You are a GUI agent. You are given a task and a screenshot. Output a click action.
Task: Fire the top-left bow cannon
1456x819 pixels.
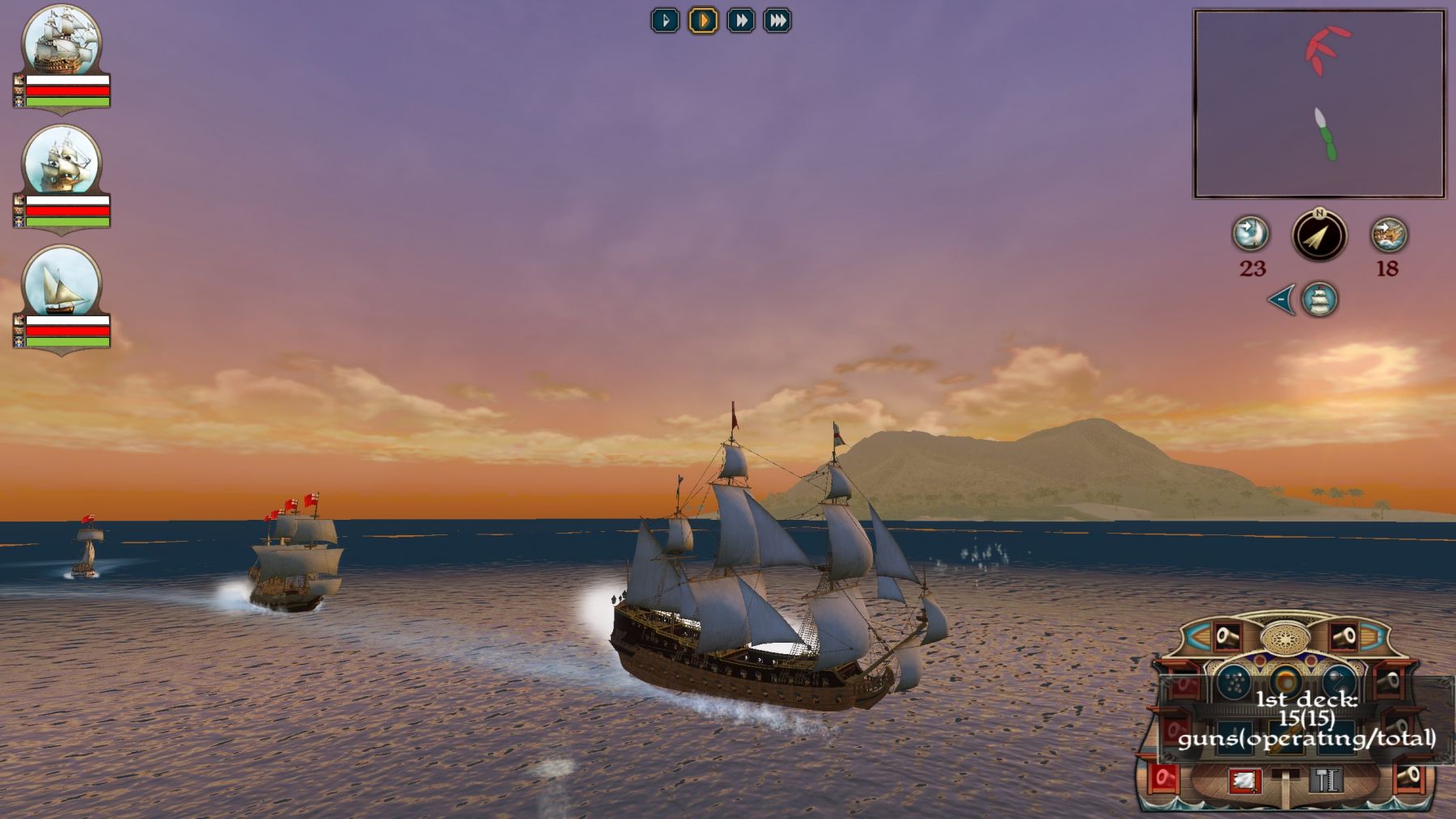[1226, 637]
